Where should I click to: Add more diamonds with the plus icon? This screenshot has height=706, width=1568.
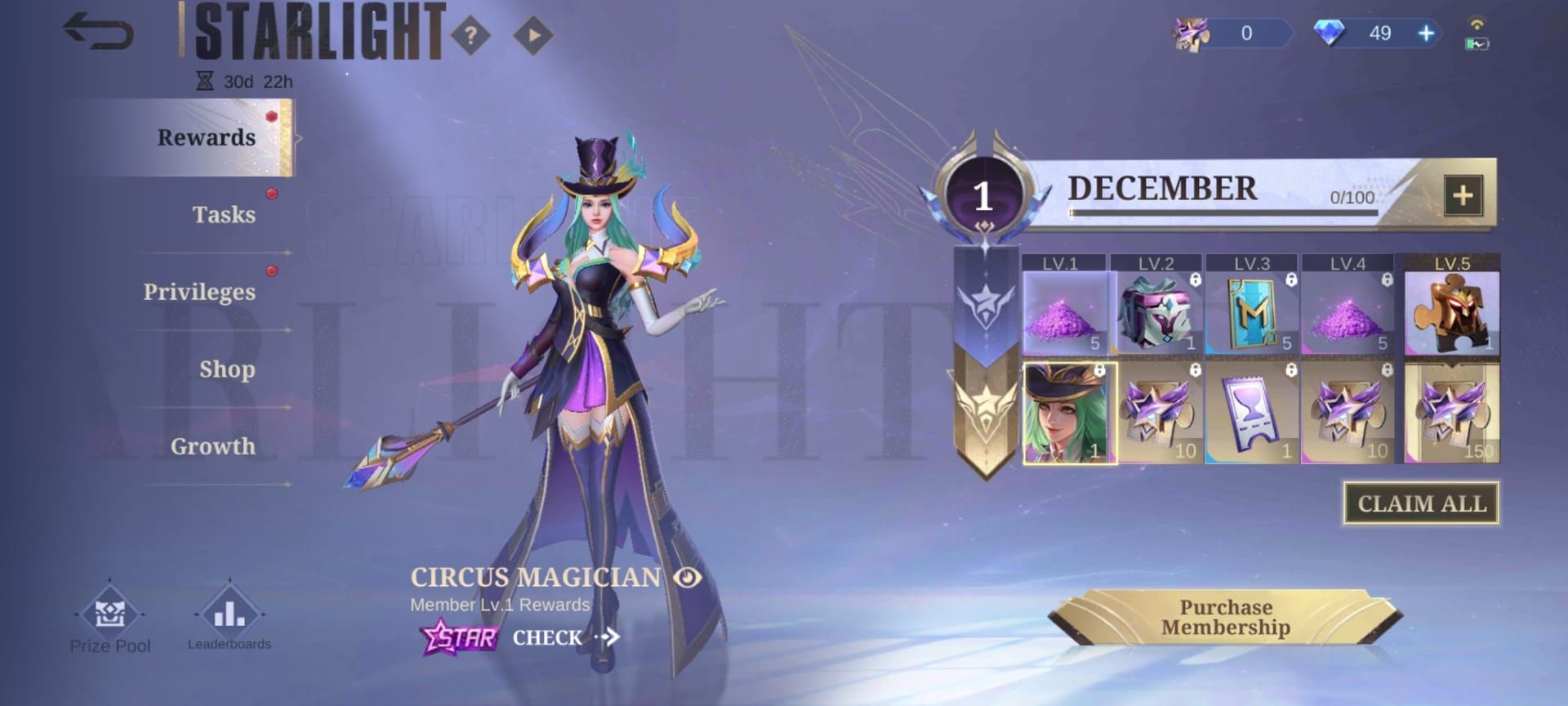(1426, 34)
